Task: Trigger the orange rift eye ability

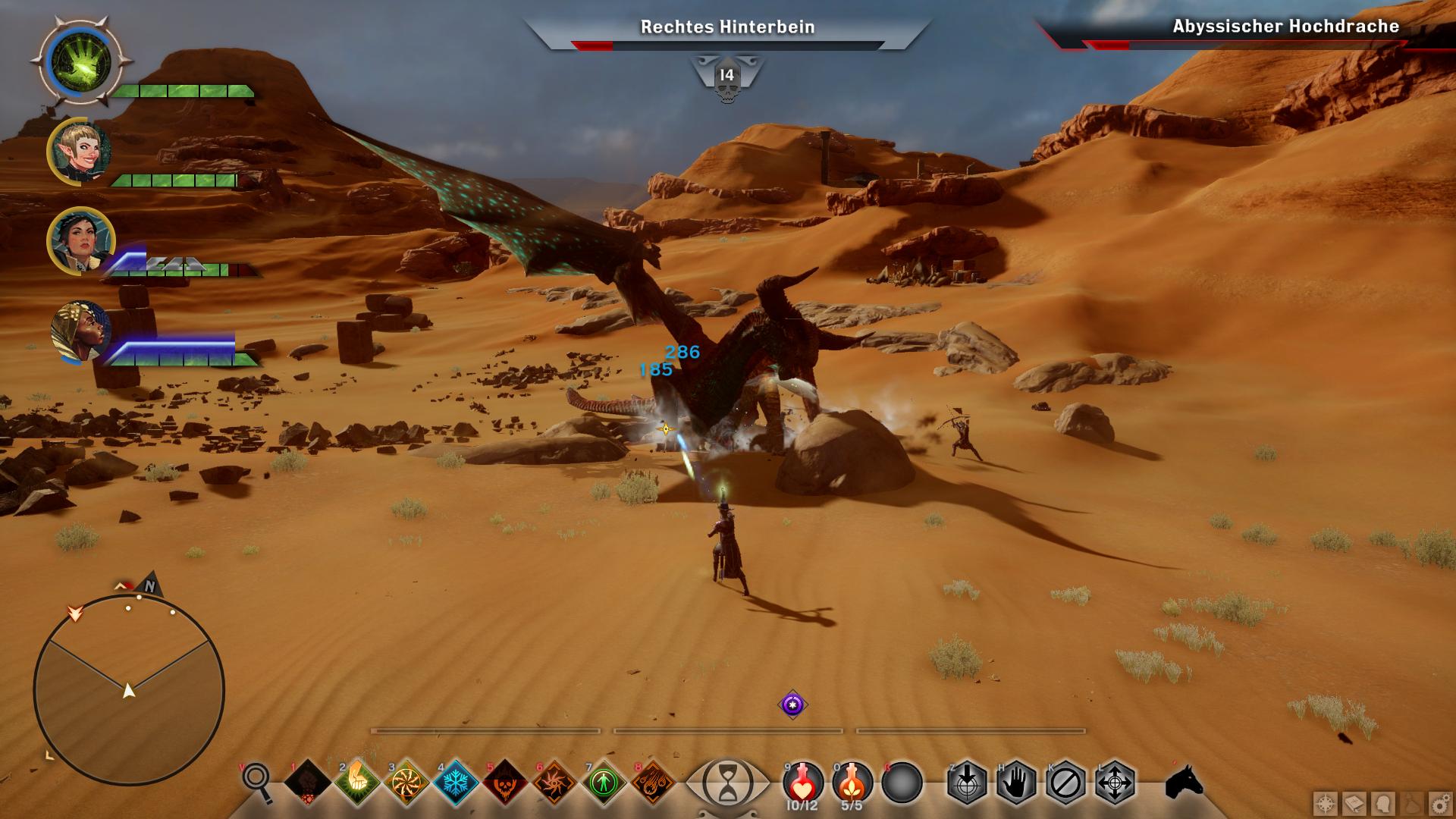Action: 554,781
